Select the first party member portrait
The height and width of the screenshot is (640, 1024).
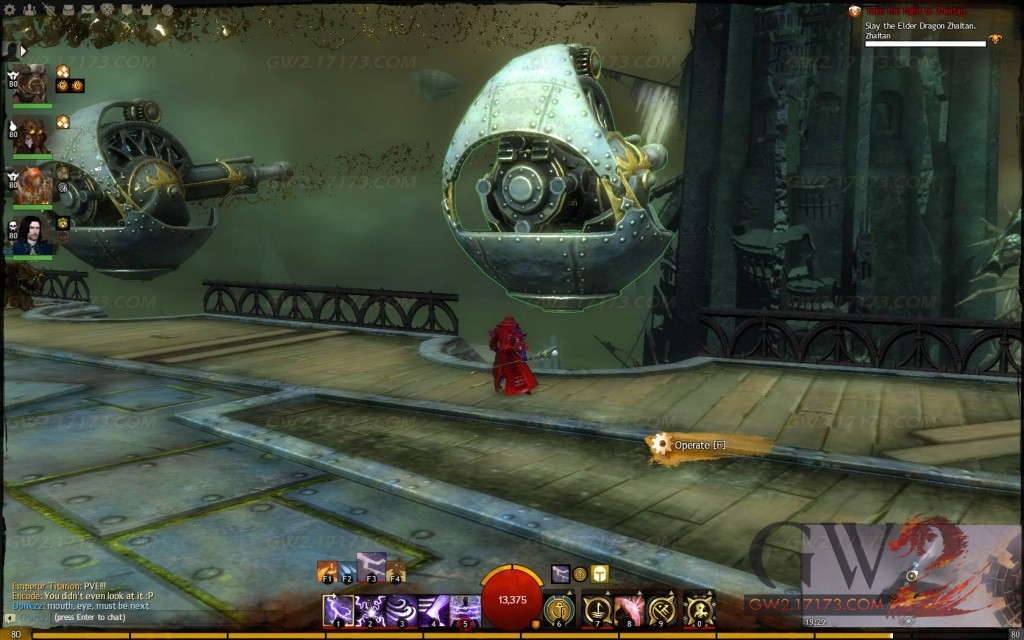point(33,83)
